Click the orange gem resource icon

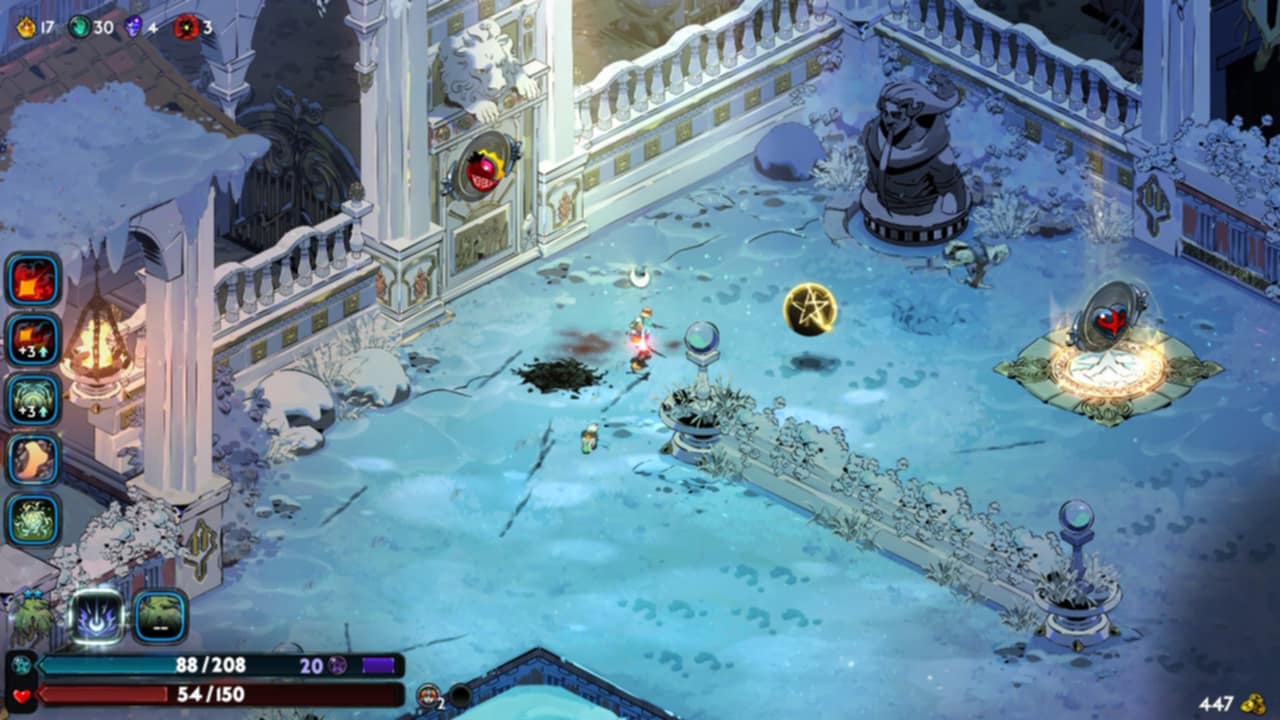pyautogui.click(x=26, y=27)
